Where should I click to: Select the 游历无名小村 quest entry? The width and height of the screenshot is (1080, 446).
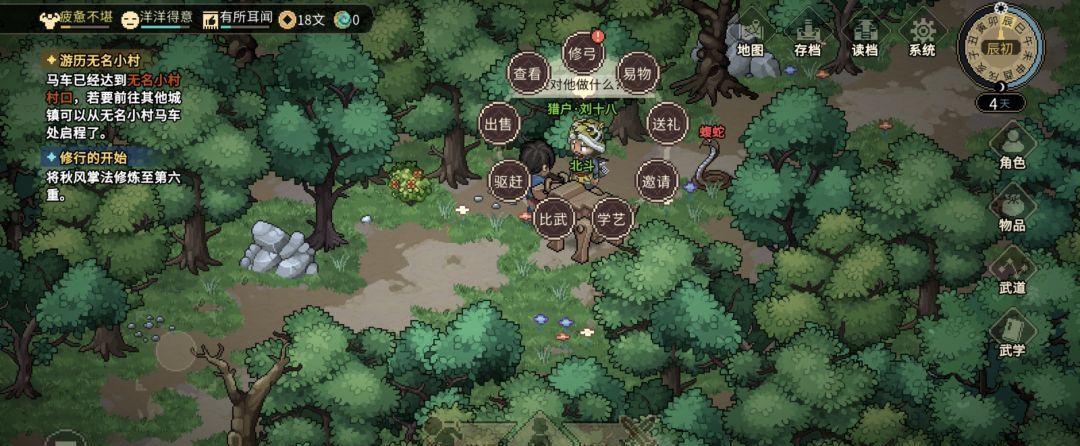click(91, 60)
